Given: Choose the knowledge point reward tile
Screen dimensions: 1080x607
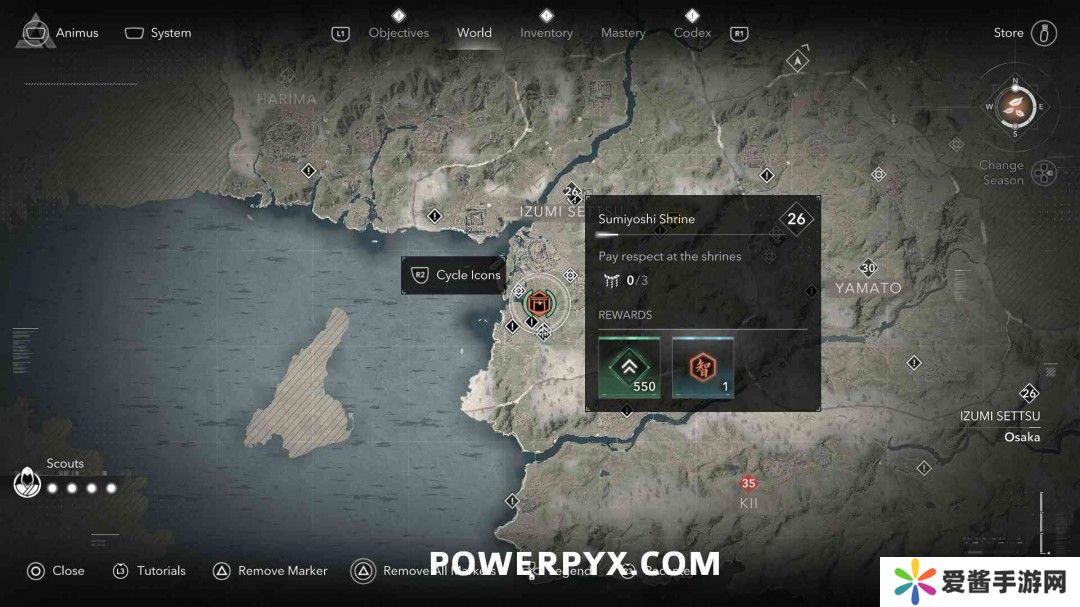Looking at the screenshot, I should (703, 367).
